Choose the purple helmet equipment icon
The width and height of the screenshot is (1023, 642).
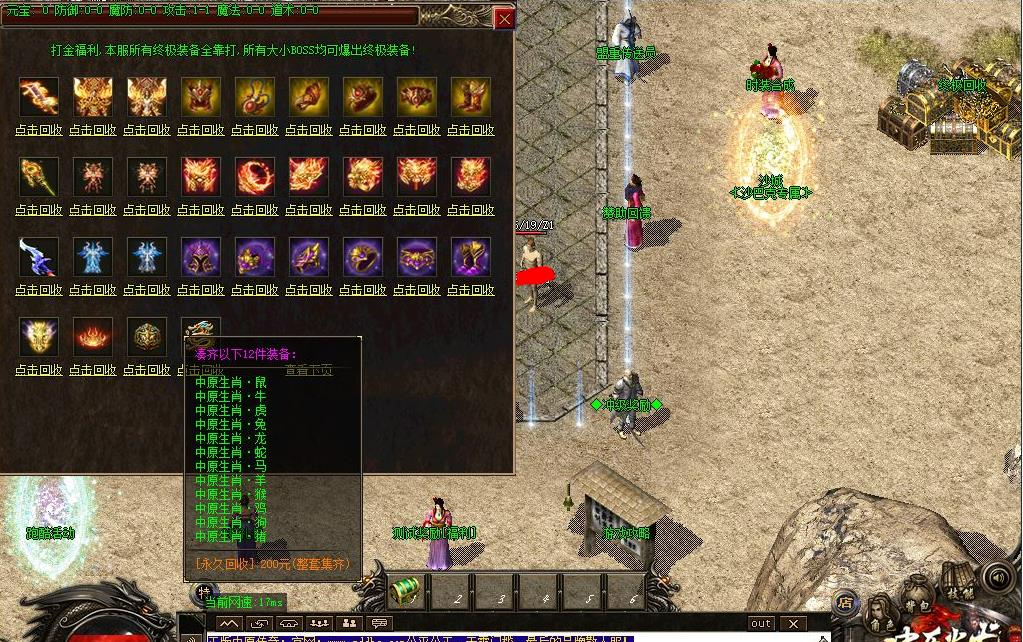tap(201, 257)
